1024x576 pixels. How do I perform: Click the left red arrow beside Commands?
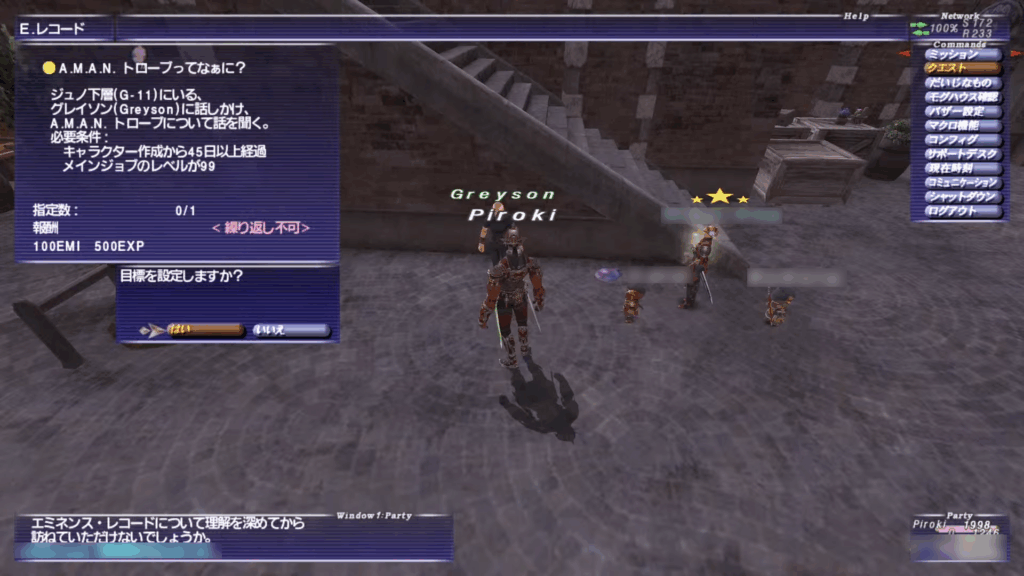click(904, 53)
